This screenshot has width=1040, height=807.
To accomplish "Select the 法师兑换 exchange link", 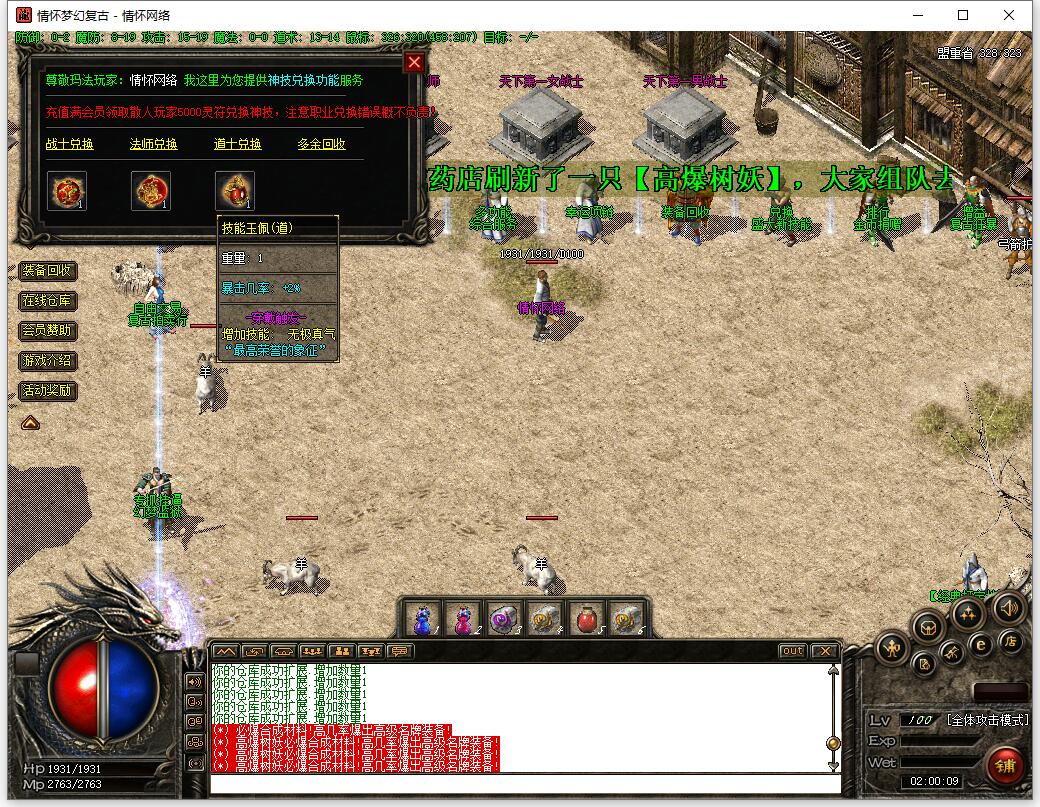I will point(154,144).
